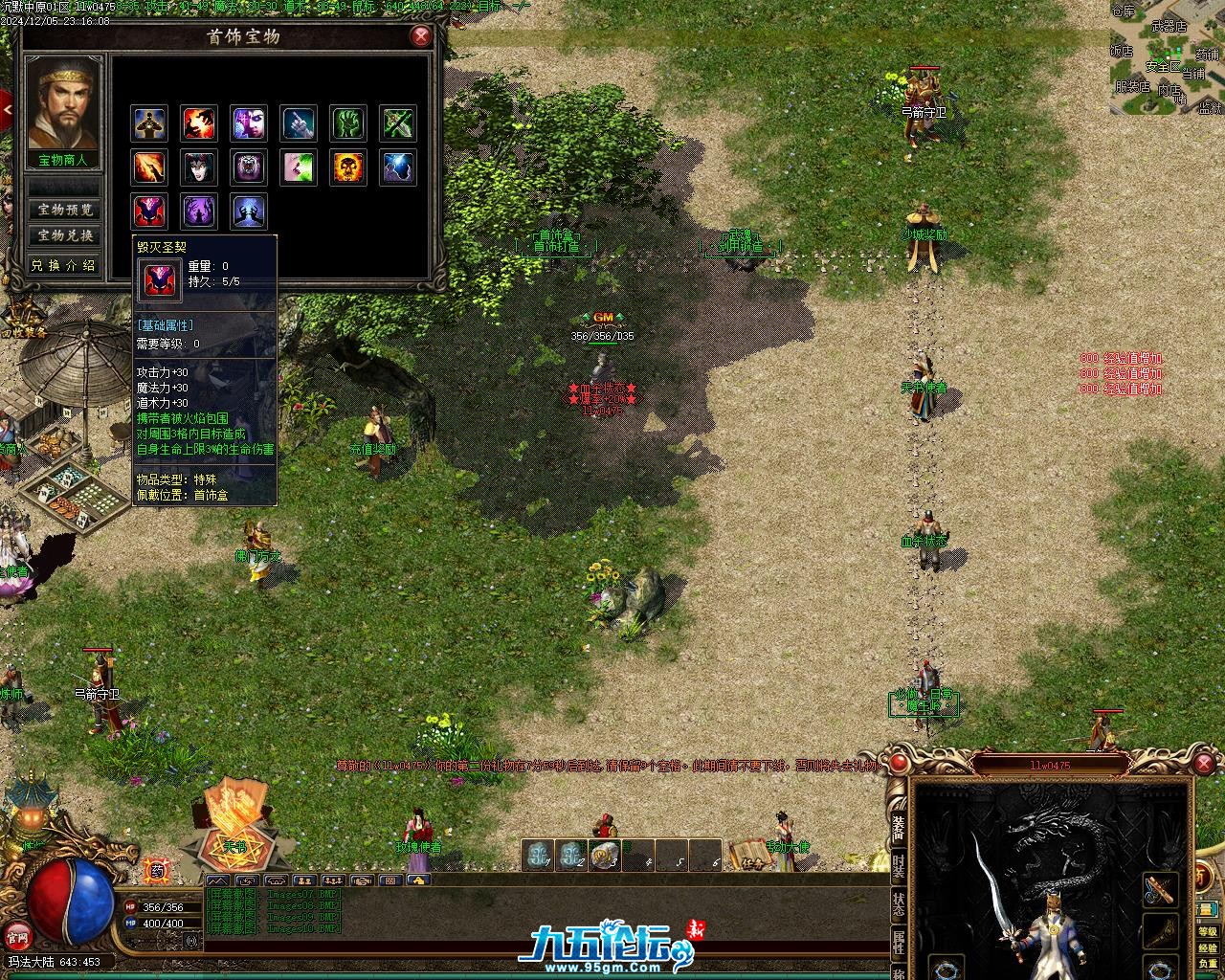Select the 装备 equipment tab
Image resolution: width=1225 pixels, height=980 pixels.
899,827
